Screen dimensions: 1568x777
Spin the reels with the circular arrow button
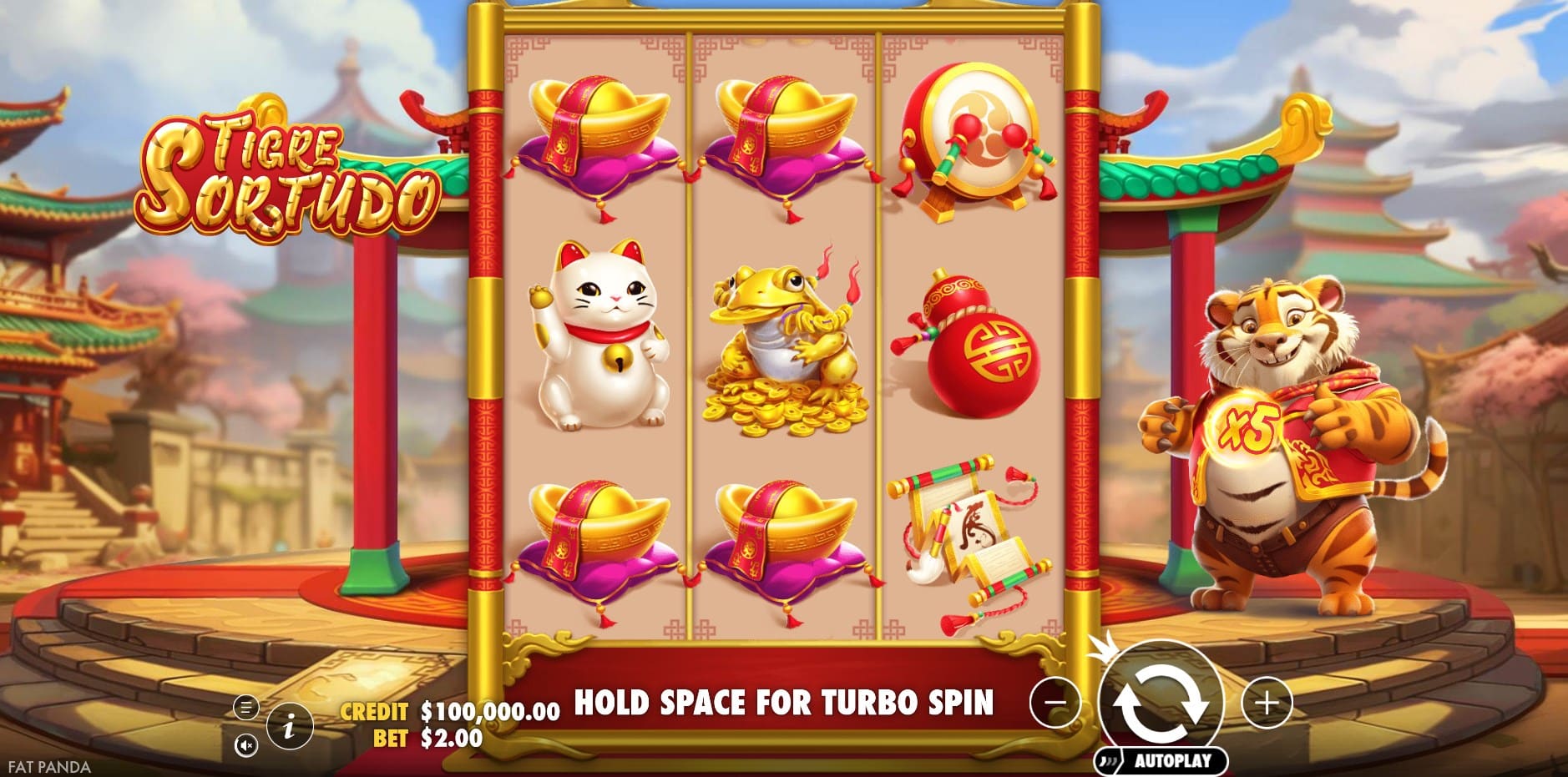(1161, 703)
